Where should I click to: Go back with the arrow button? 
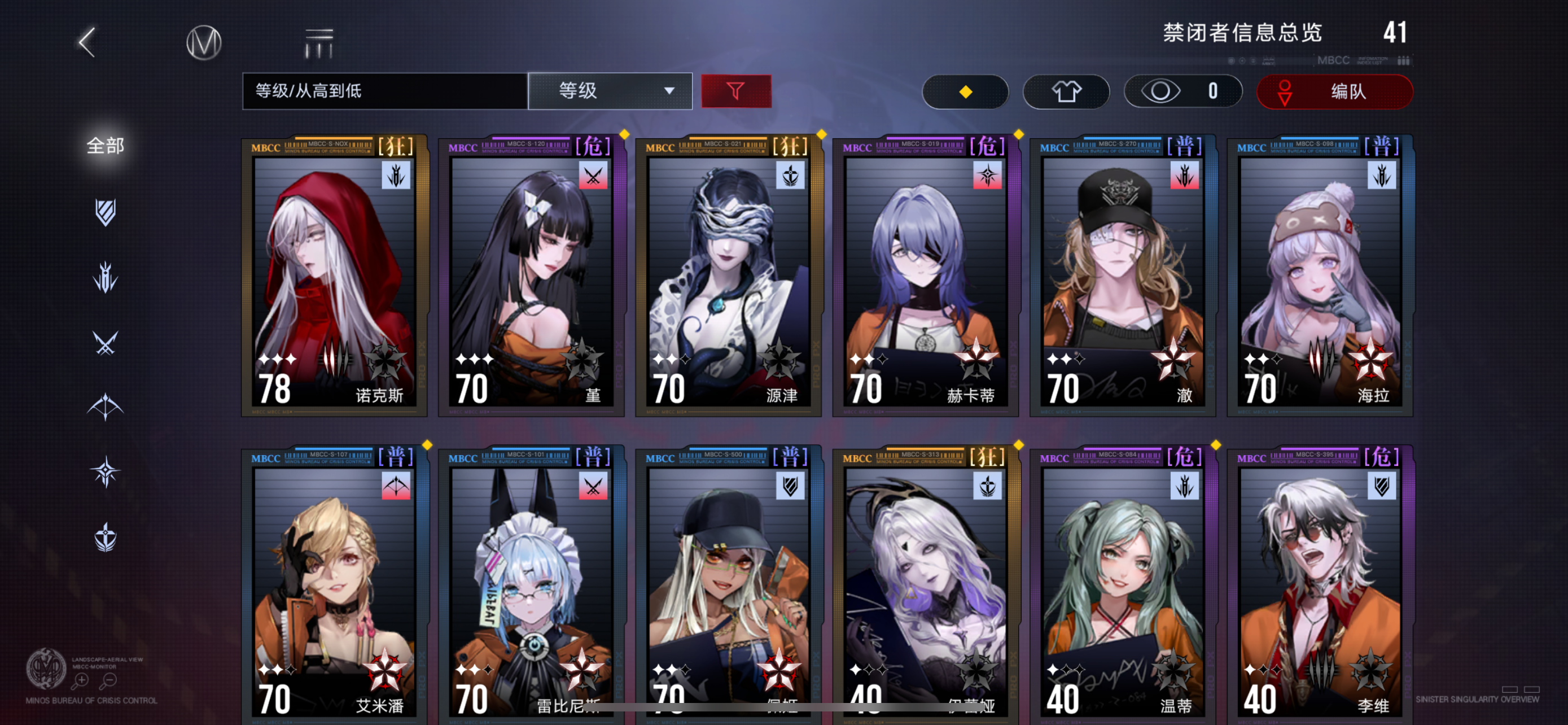coord(87,42)
